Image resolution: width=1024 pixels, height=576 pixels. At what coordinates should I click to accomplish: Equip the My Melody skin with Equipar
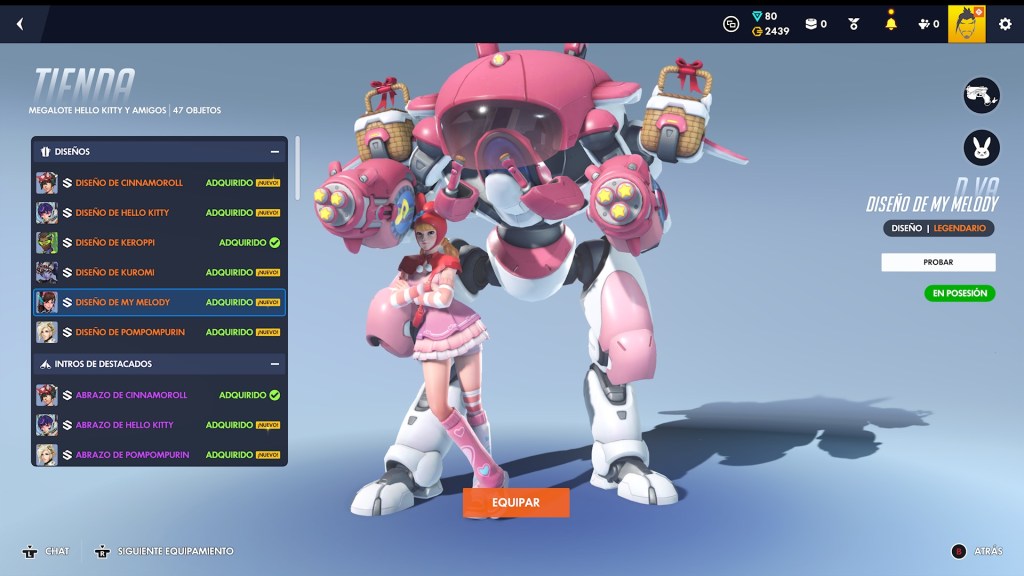coord(516,503)
